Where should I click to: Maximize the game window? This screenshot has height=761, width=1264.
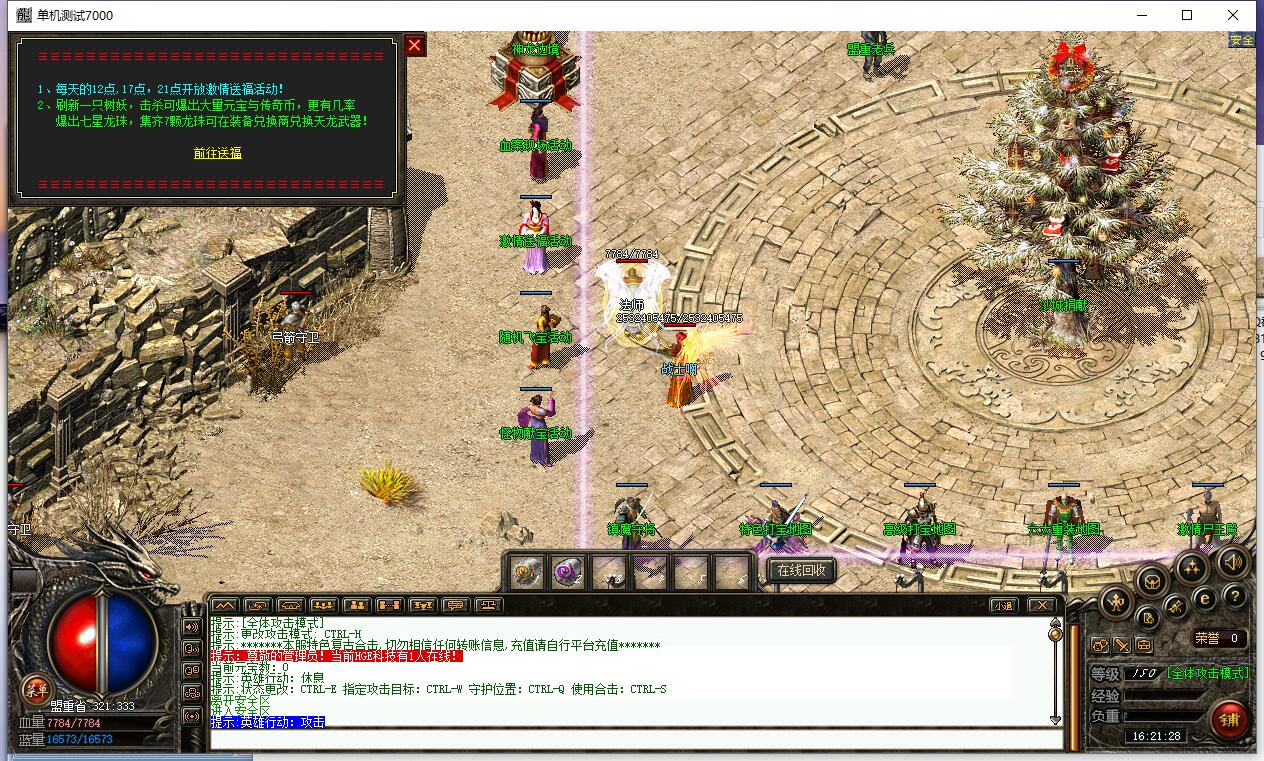pyautogui.click(x=1187, y=15)
